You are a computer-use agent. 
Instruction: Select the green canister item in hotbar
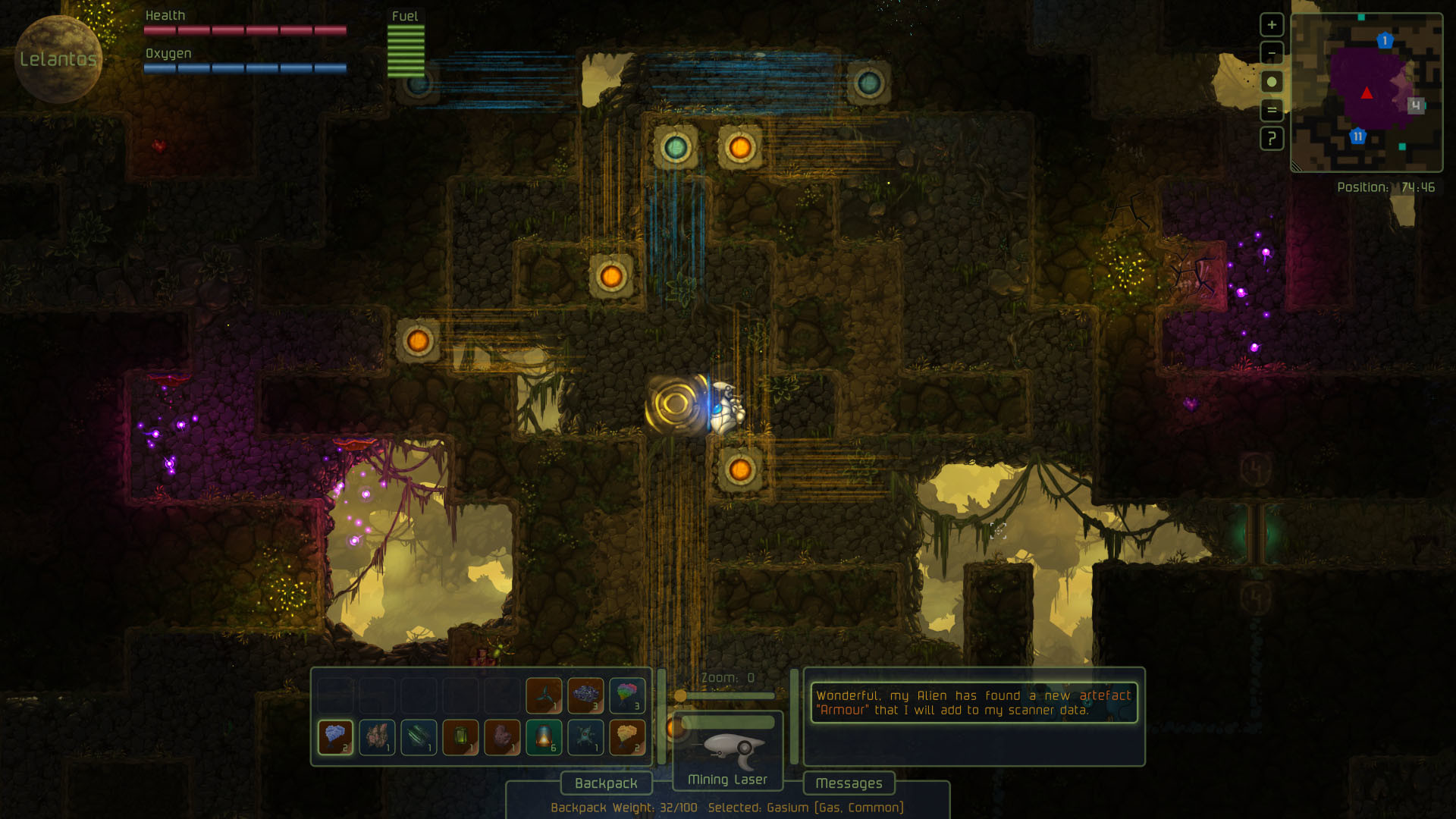[x=460, y=736]
